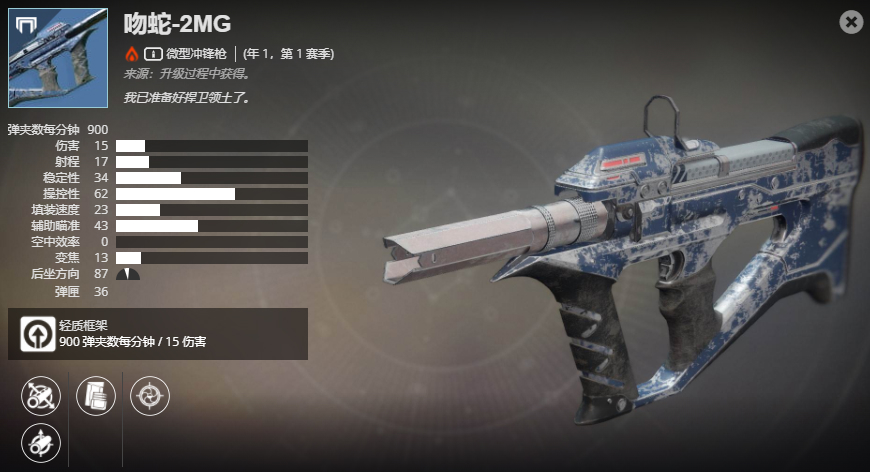
Task: Close the weapon details panel
Action: coord(851,22)
